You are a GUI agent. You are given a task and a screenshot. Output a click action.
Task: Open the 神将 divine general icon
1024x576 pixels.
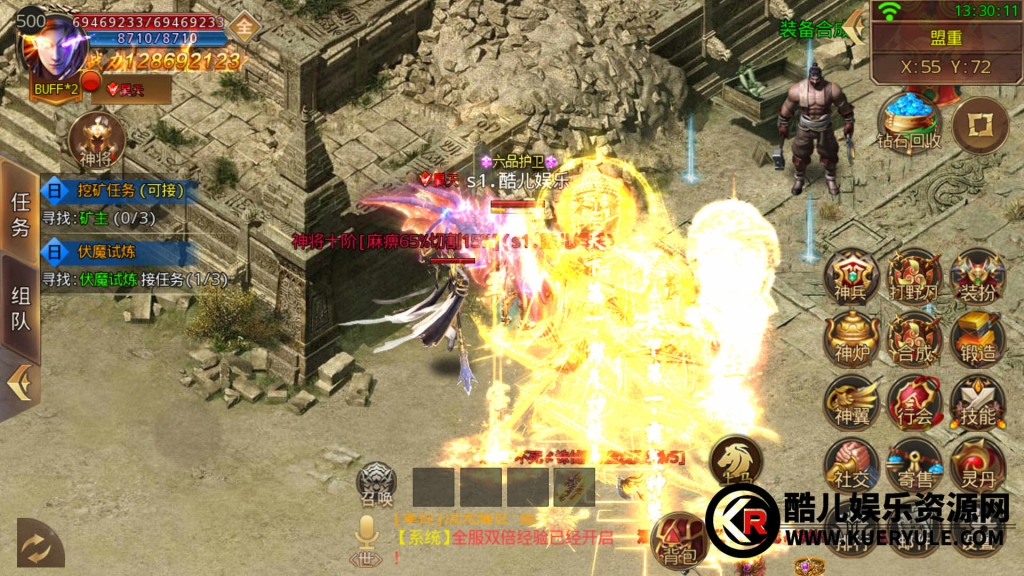tap(96, 142)
